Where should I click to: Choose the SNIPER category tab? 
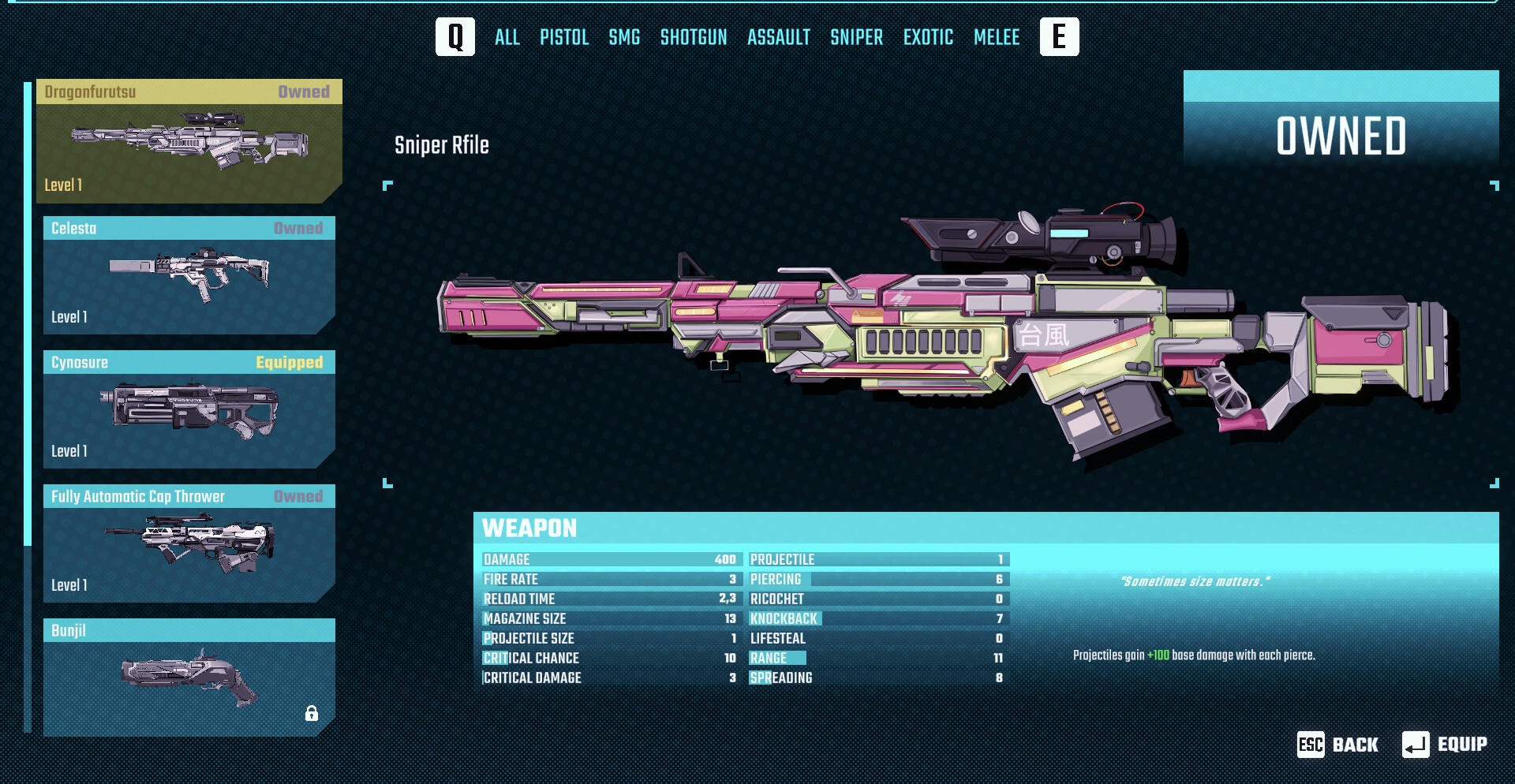pos(856,37)
